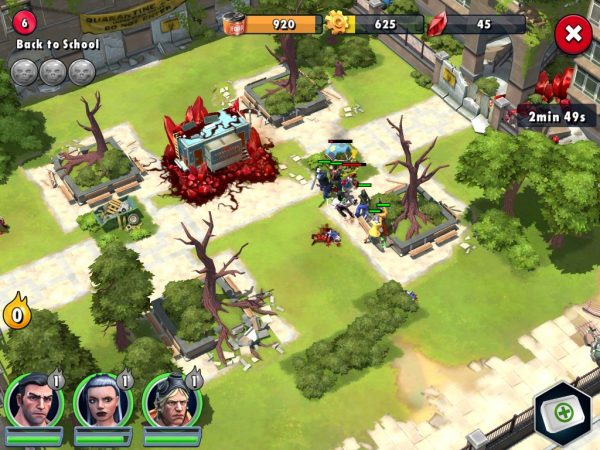Select the goggles-wearing hero portrait

click(171, 400)
